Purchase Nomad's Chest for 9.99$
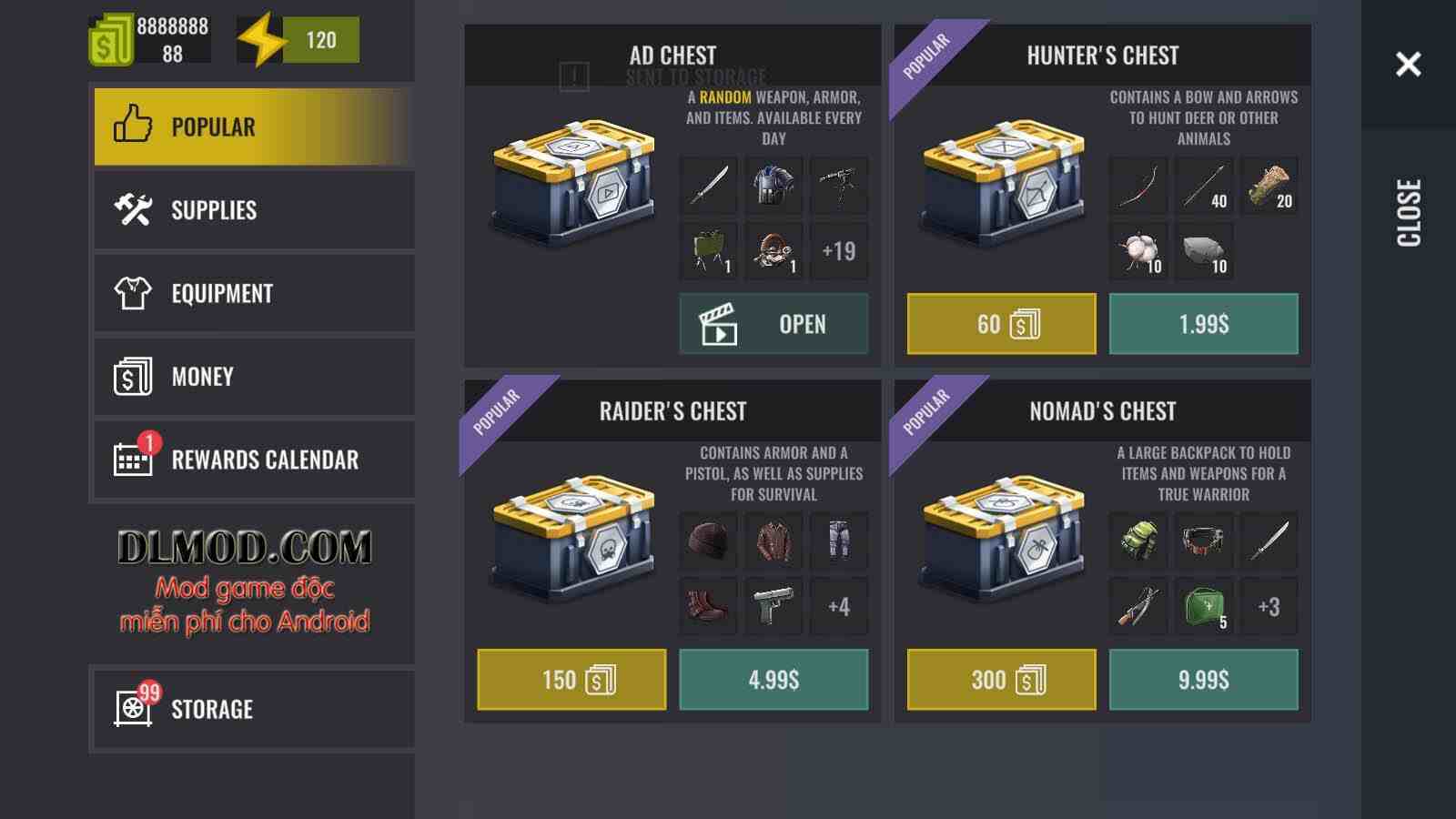 point(1203,680)
